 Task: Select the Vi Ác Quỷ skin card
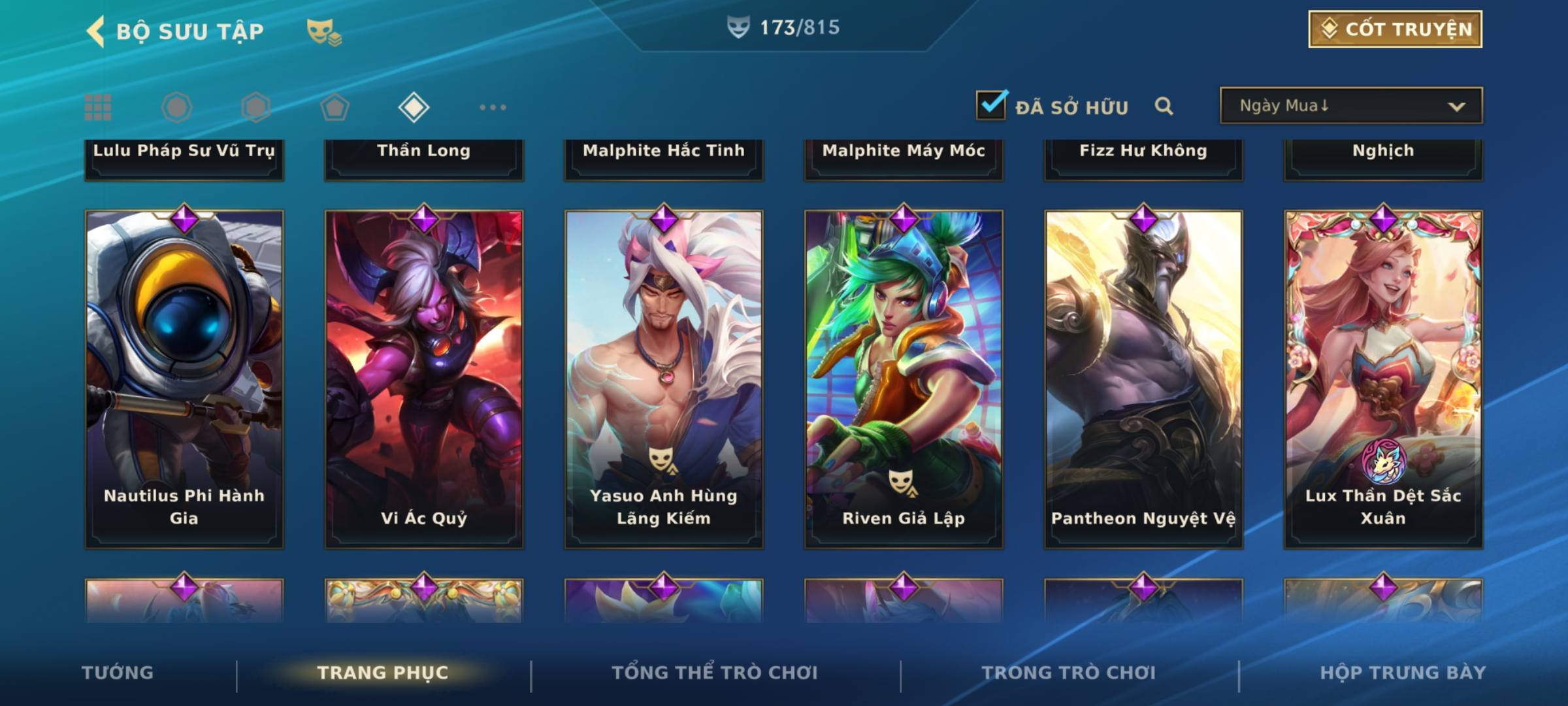(424, 379)
